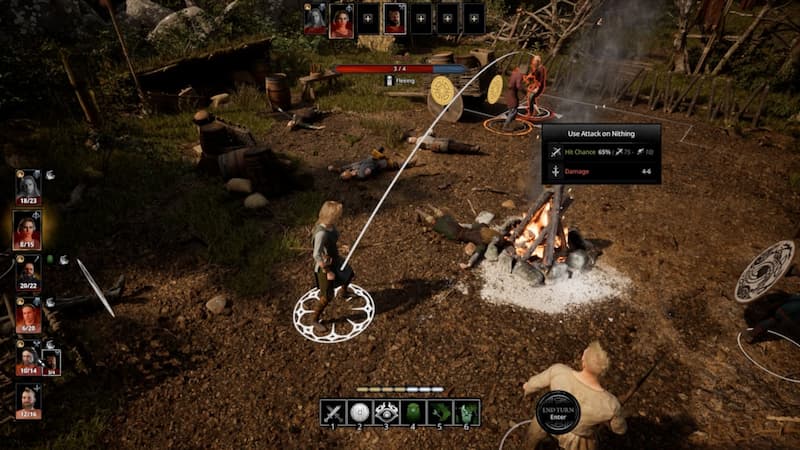Pick the party portrait with 20/22 health

tap(28, 271)
